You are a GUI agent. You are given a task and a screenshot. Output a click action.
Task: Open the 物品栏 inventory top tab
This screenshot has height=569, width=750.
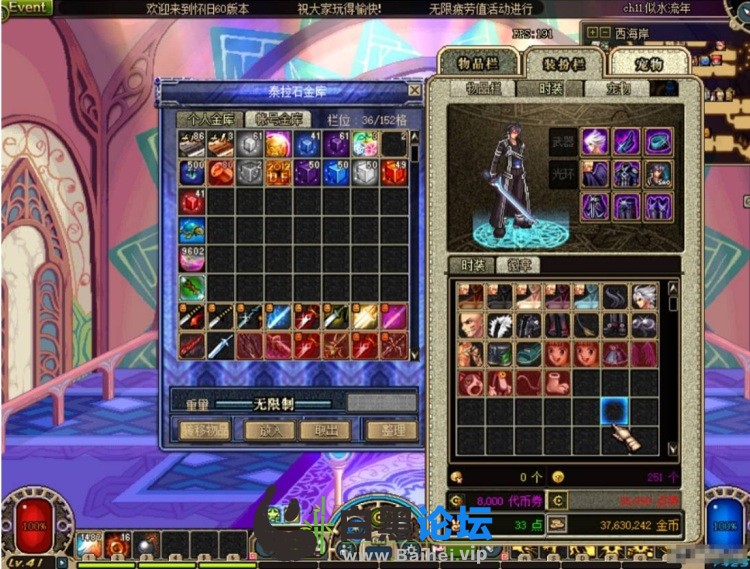pyautogui.click(x=478, y=62)
